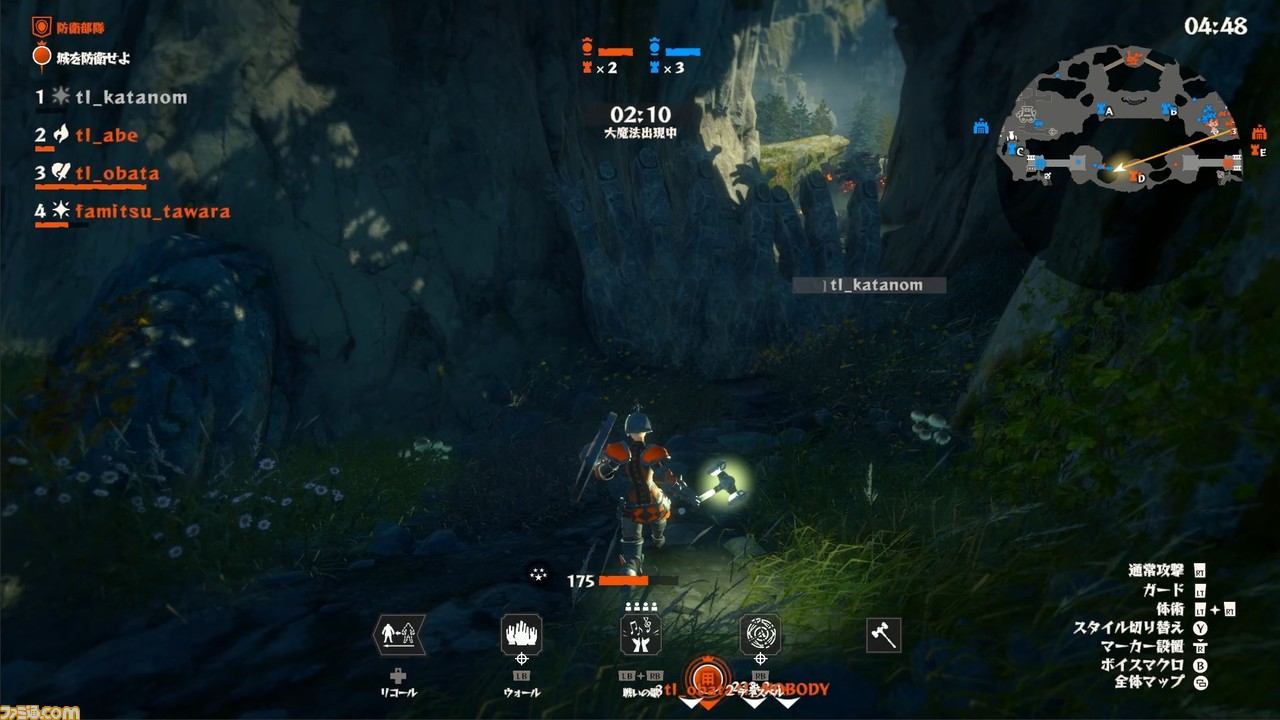Choose tl_abe in the squad list

pos(107,135)
